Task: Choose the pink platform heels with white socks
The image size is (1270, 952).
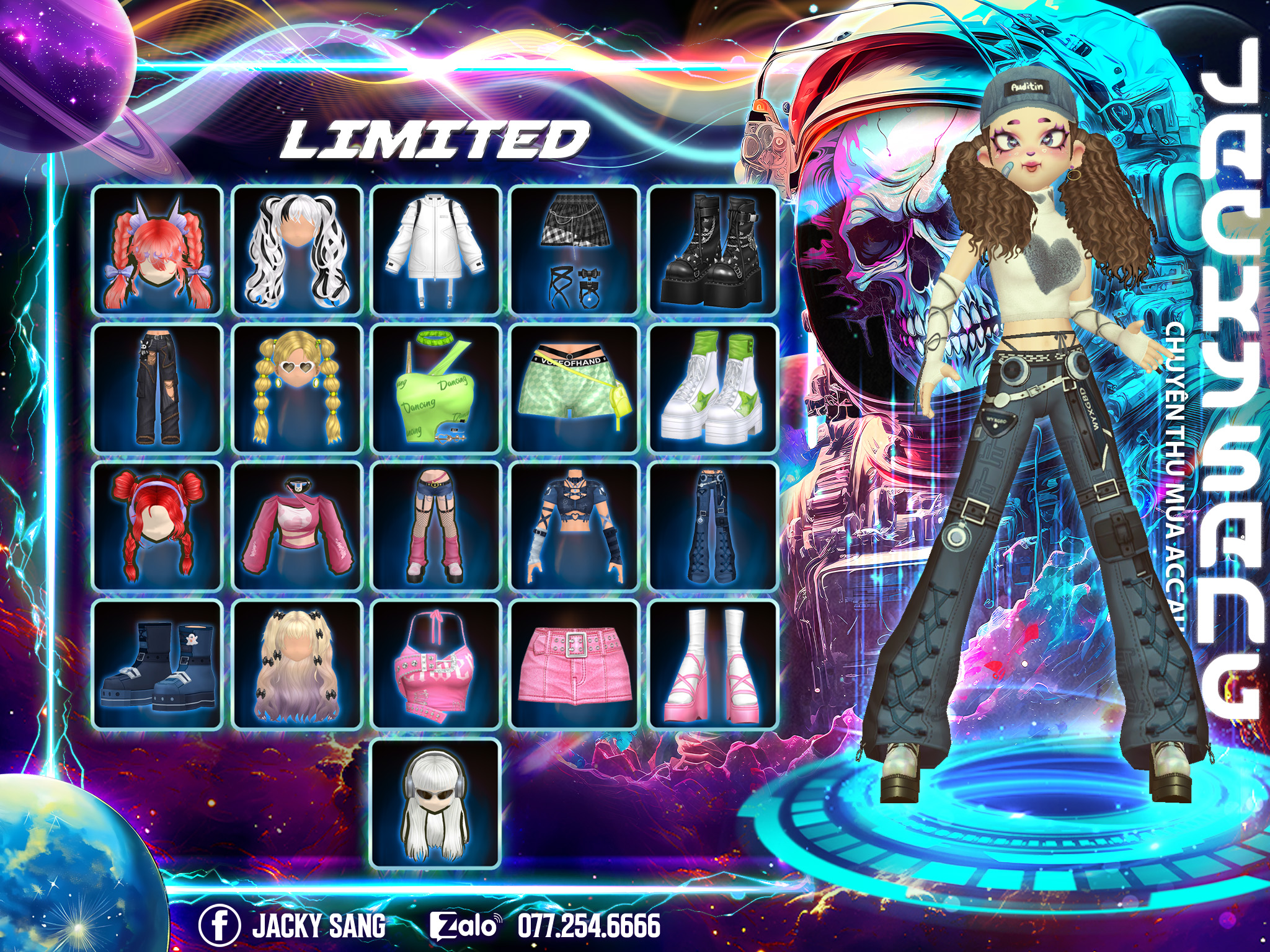Action: (x=713, y=664)
